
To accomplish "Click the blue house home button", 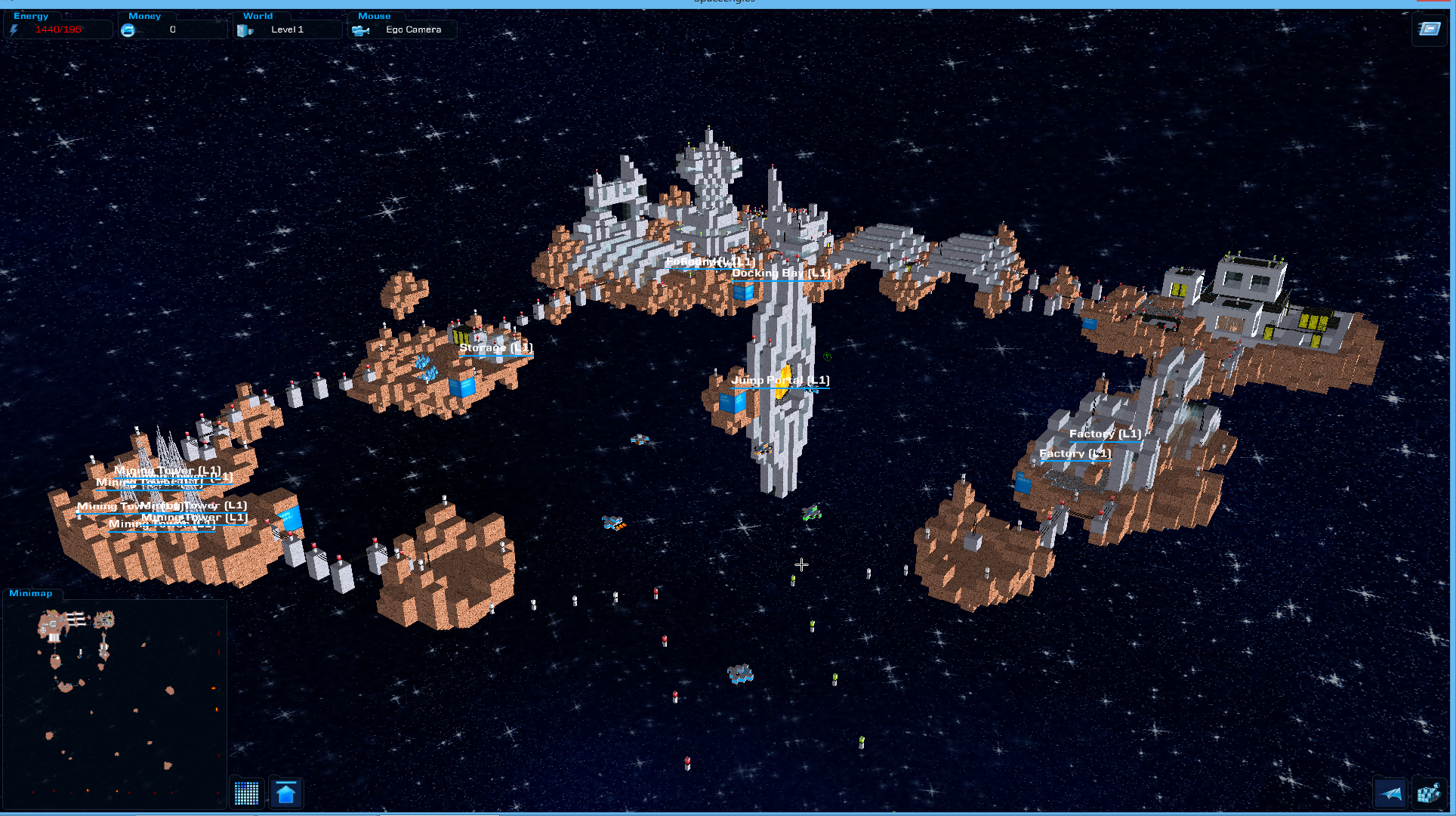I will 286,793.
